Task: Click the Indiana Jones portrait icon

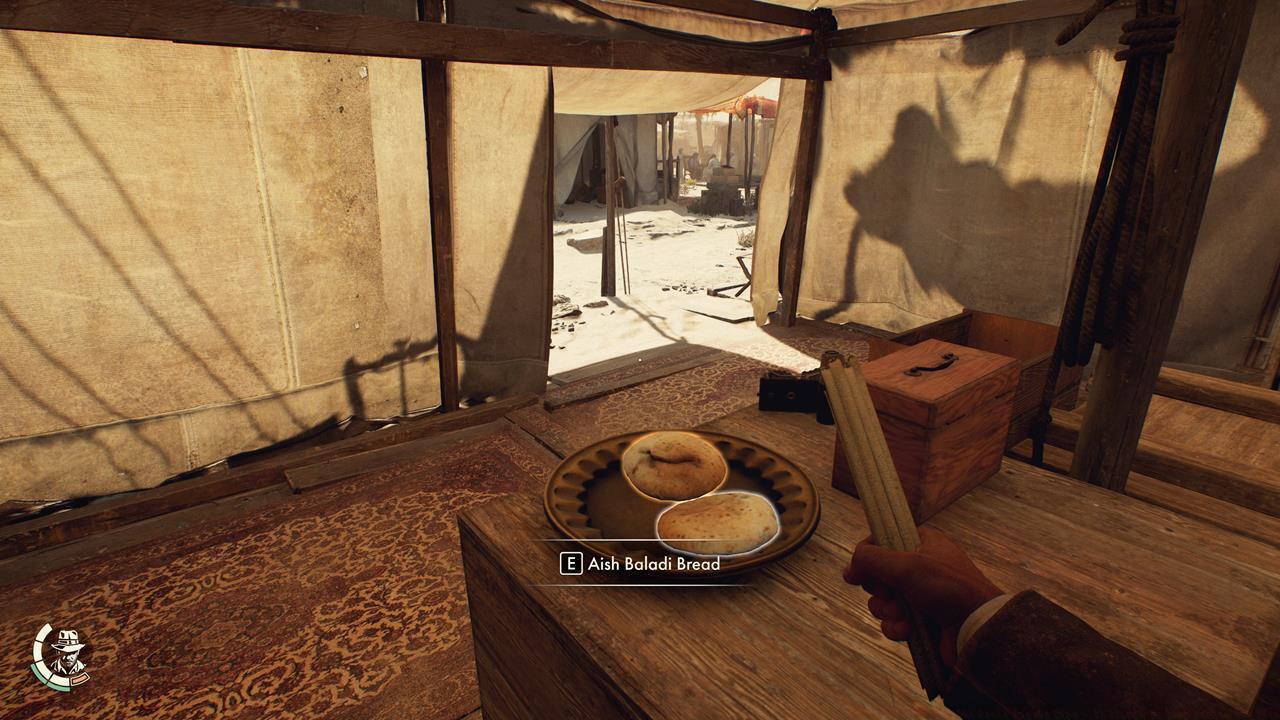Action: (68, 655)
